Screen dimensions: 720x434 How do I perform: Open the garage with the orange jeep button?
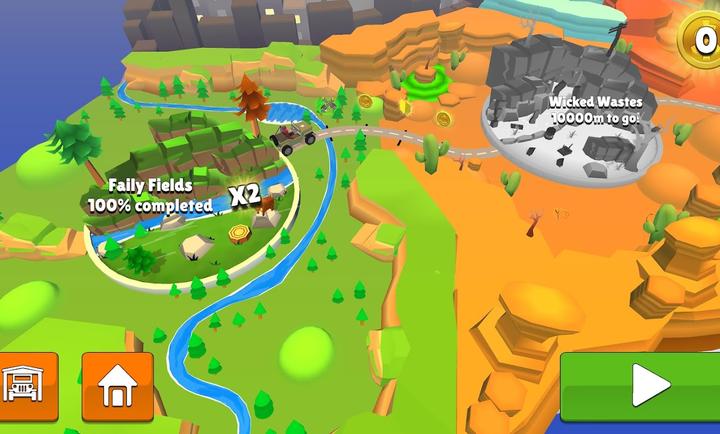(x=24, y=385)
